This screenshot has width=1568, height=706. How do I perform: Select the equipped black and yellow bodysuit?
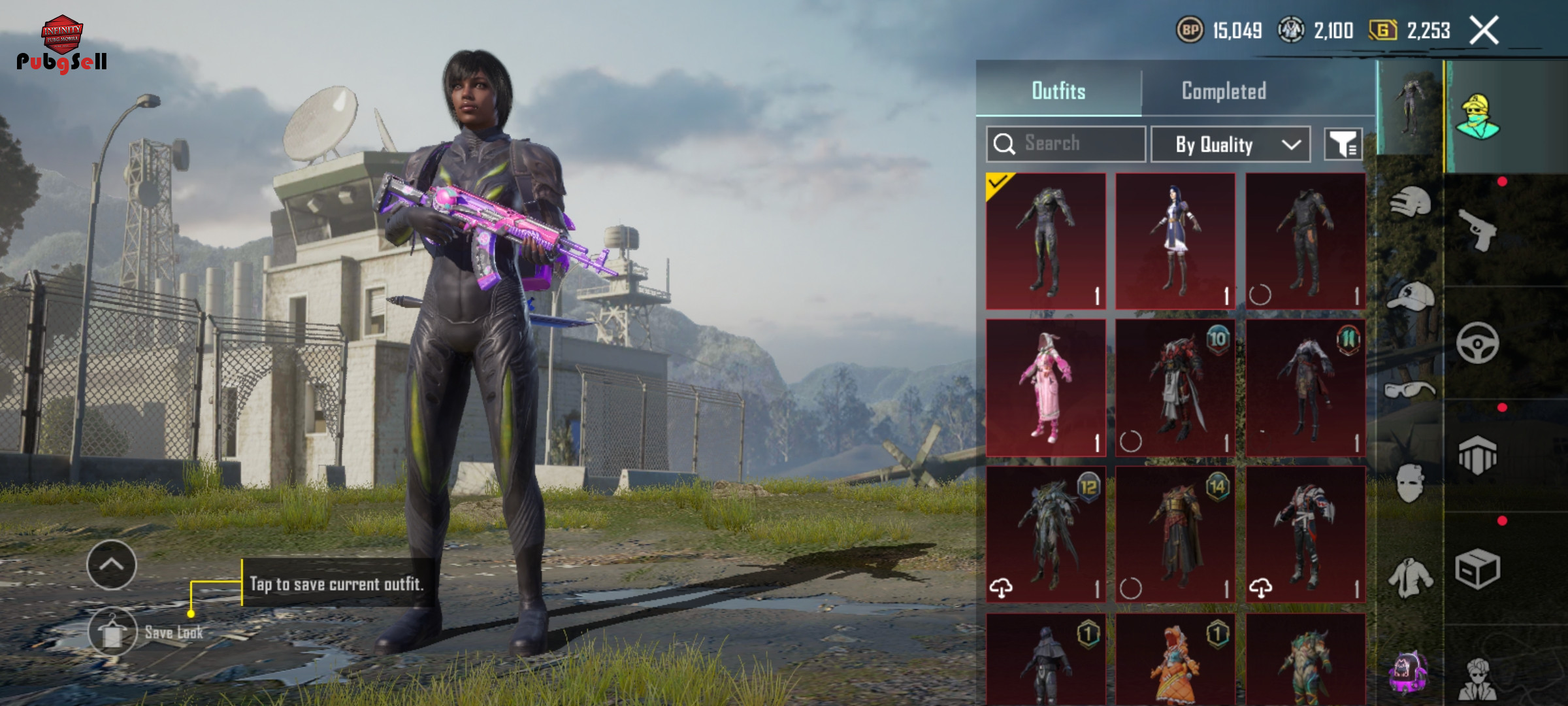pyautogui.click(x=1045, y=241)
